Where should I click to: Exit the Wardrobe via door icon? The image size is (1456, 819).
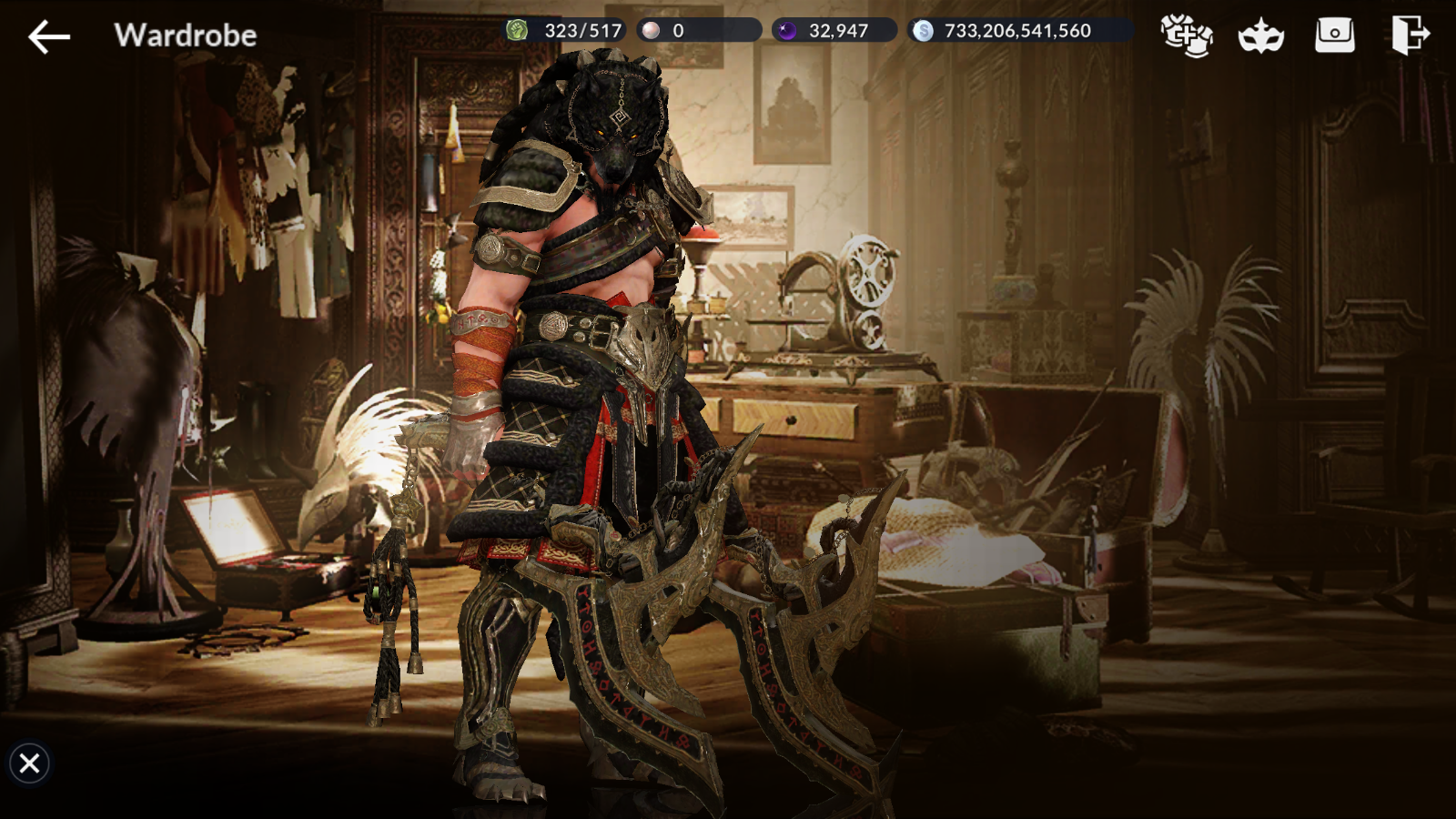click(1410, 35)
